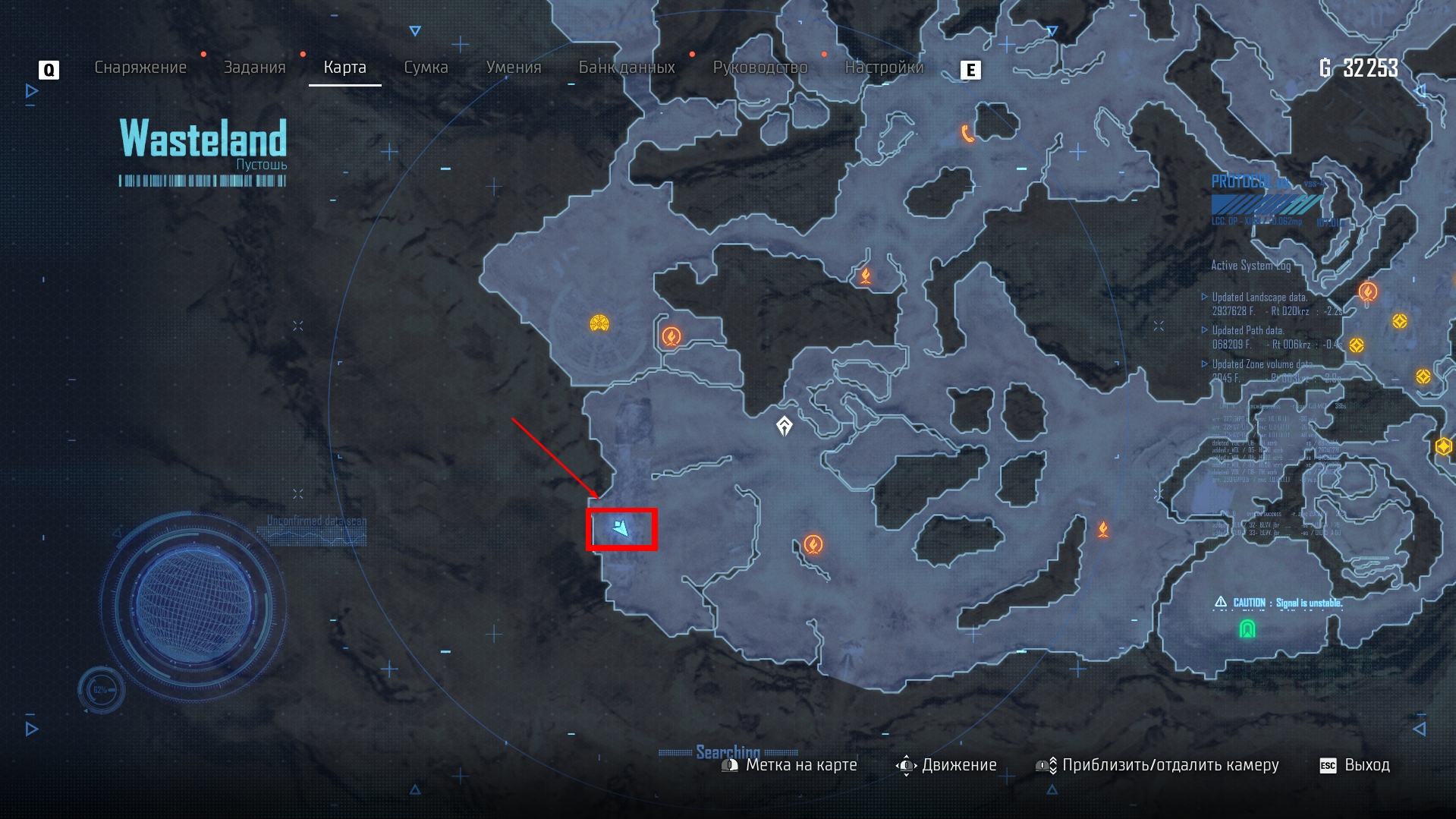The image size is (1456, 819).
Task: Select the orange phone booth marker
Action: coord(967,134)
